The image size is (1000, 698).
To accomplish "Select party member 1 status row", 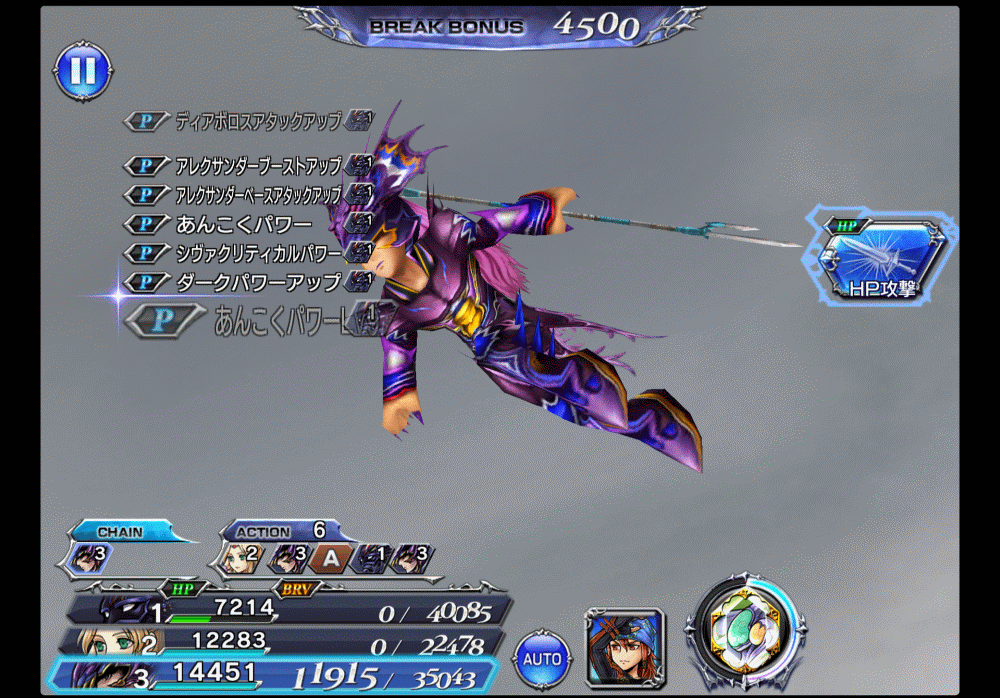I will (x=290, y=609).
